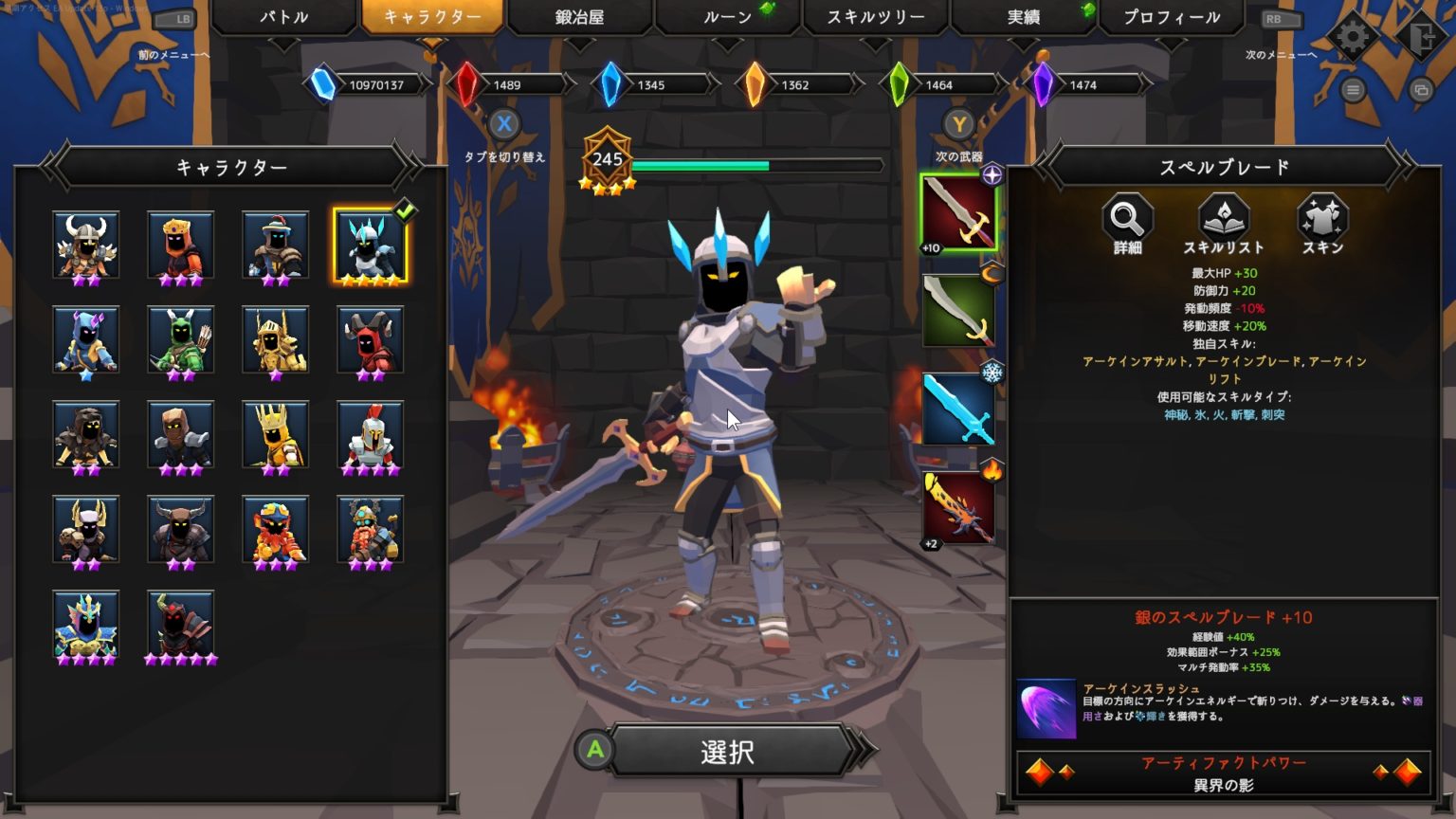Select the blue ice sword weapon icon
The height and width of the screenshot is (819, 1456).
point(957,408)
